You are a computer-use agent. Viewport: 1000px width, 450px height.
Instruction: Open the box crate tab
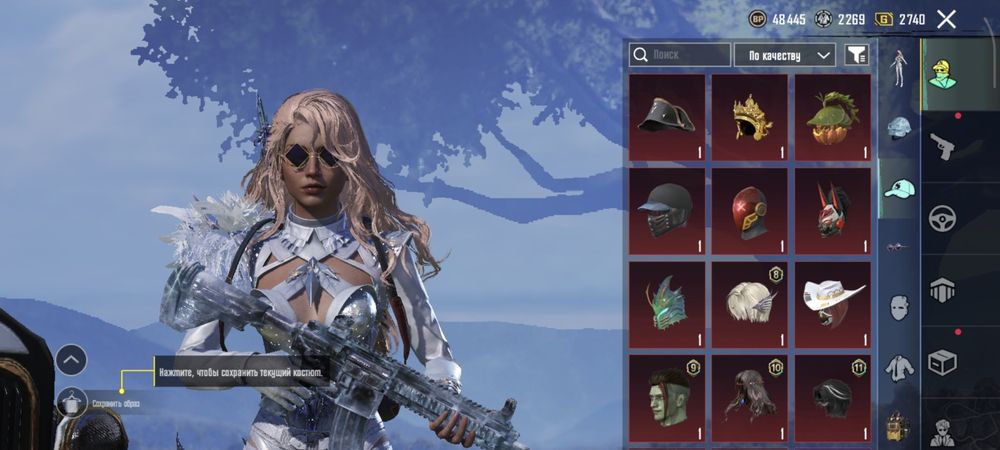[942, 360]
